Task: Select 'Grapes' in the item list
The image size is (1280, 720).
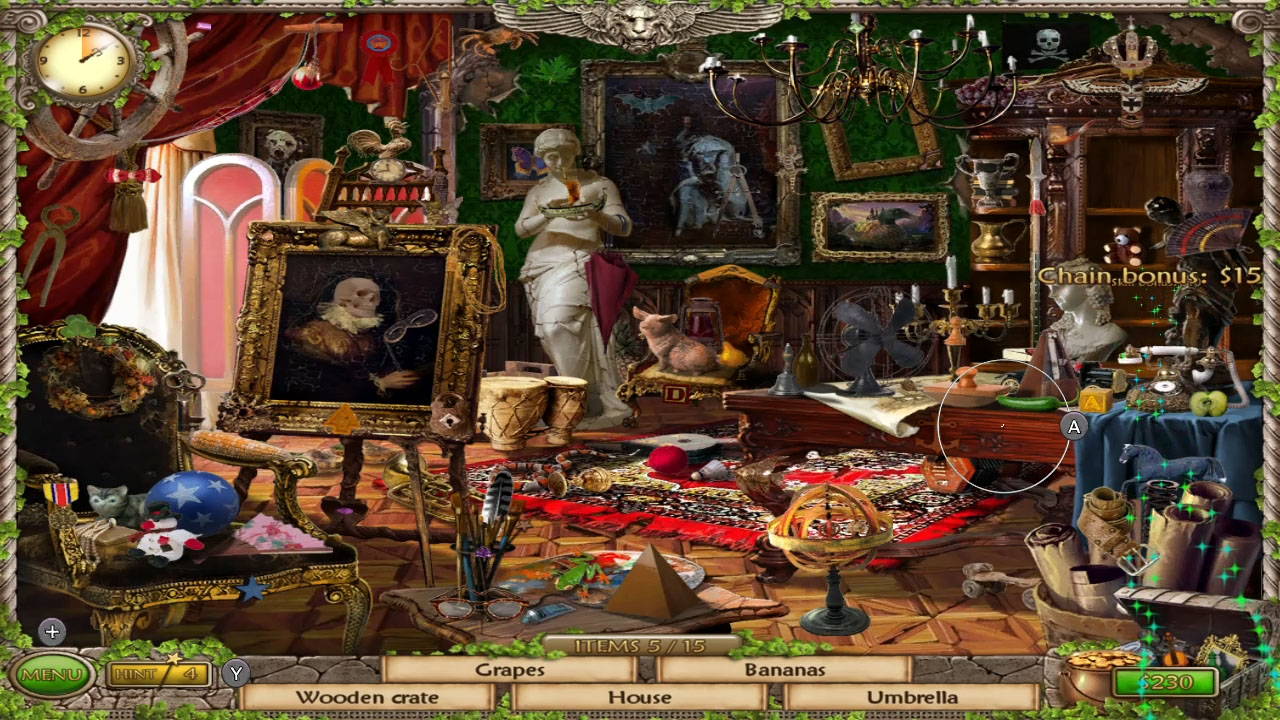Action: pos(512,671)
